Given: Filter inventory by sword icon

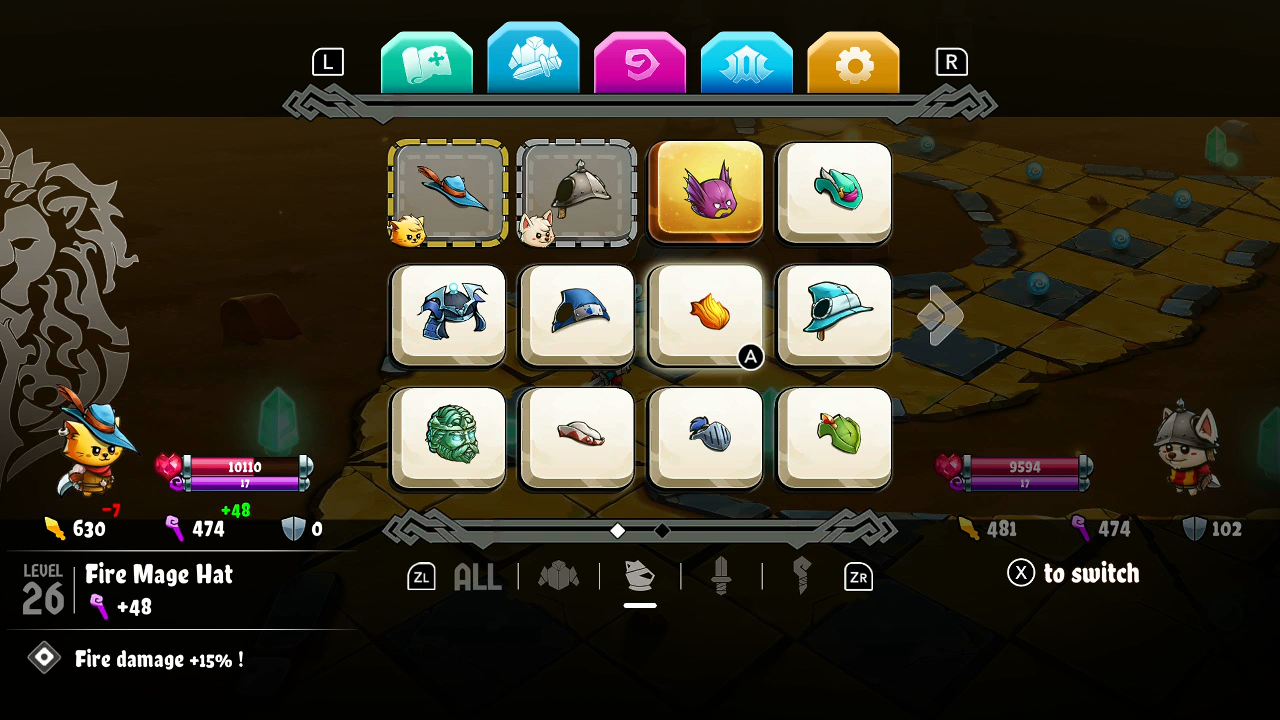Looking at the screenshot, I should (722, 574).
